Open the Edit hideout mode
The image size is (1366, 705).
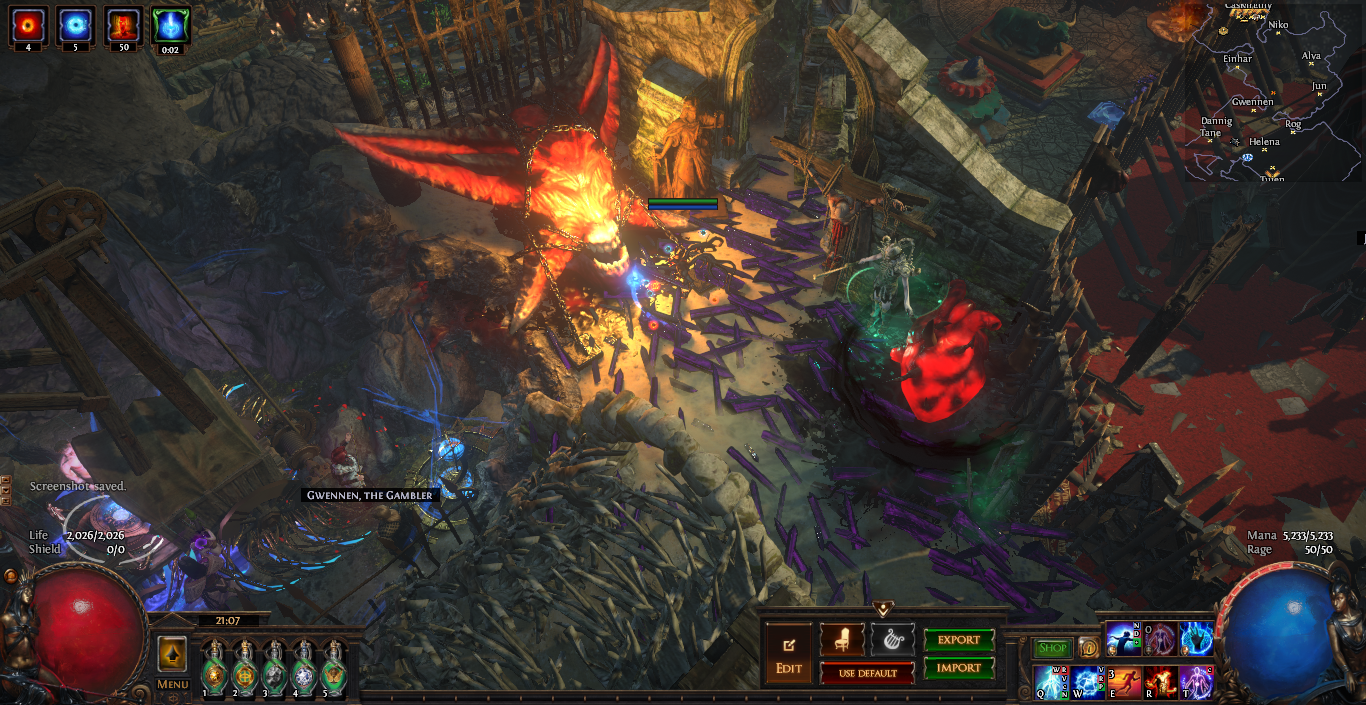point(789,652)
